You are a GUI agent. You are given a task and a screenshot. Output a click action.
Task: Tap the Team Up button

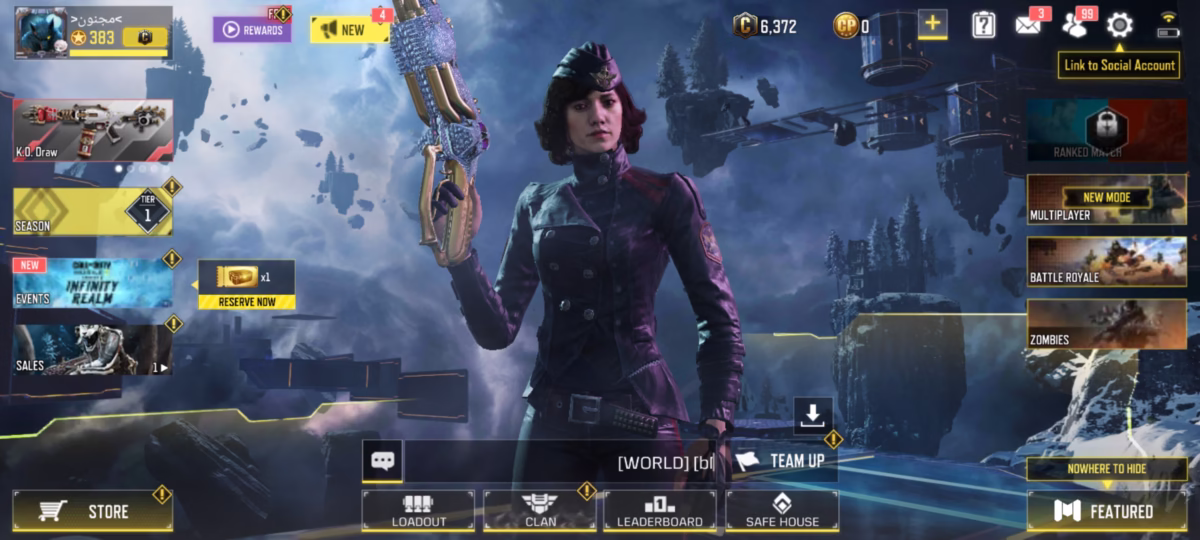tap(783, 461)
